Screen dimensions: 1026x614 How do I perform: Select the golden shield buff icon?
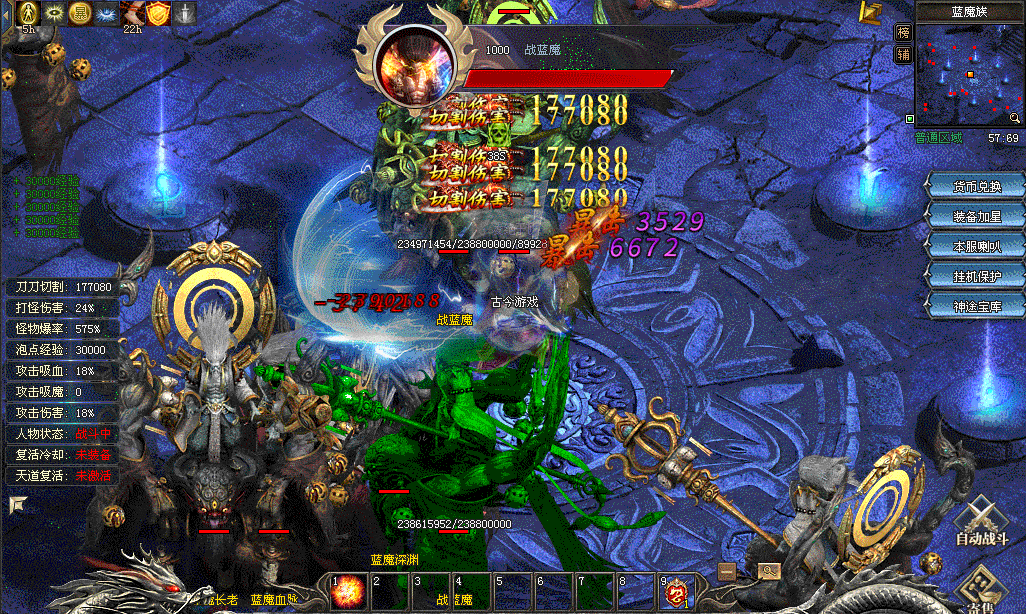tap(159, 12)
